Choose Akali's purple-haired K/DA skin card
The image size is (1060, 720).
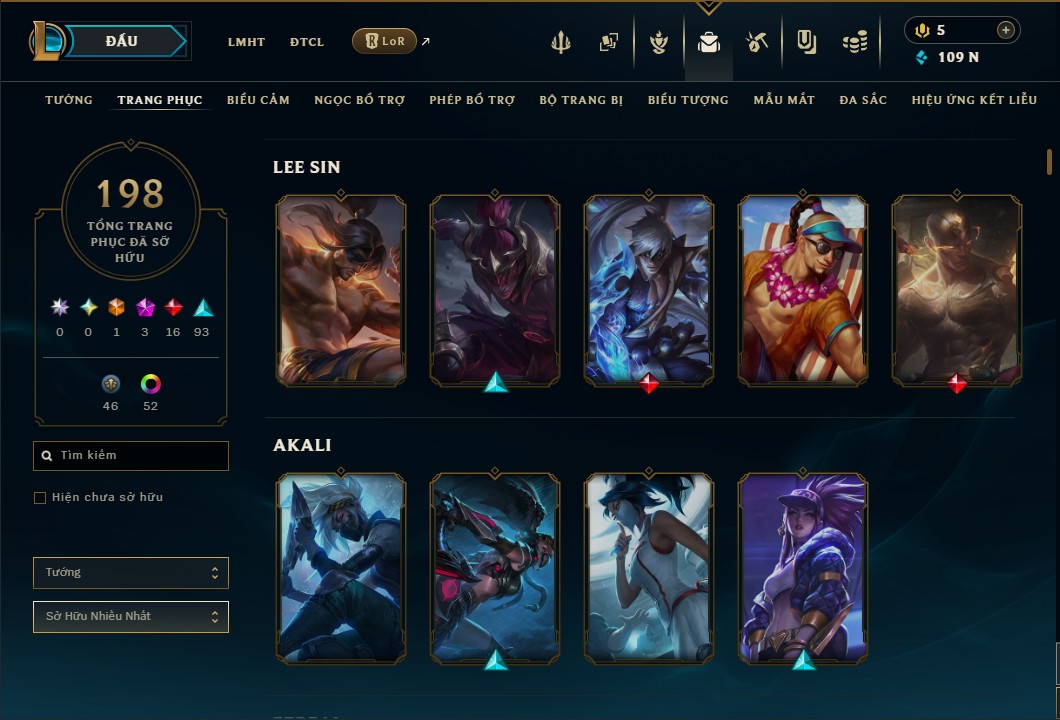point(803,568)
